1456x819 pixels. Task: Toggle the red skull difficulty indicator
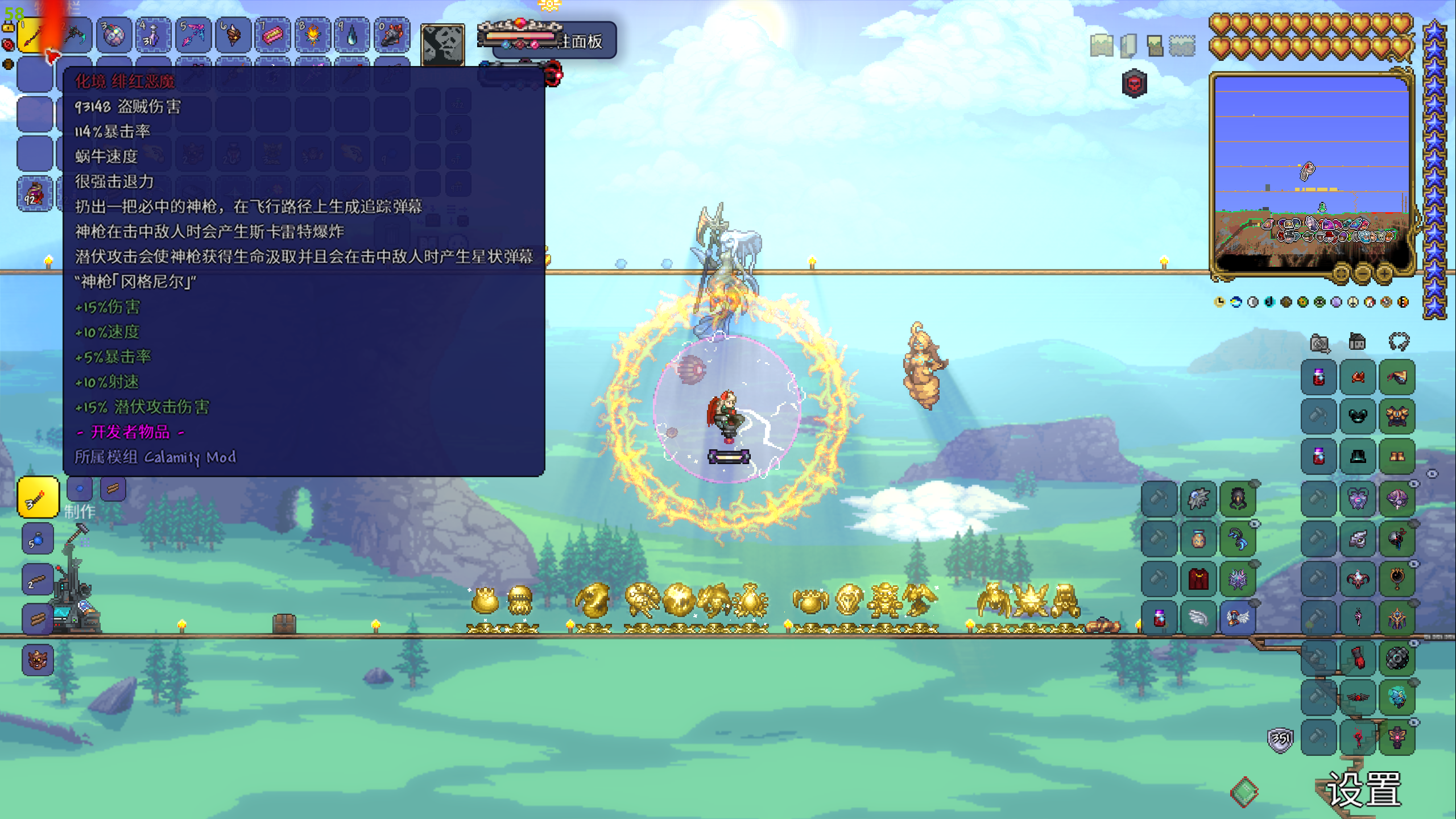(x=1134, y=84)
